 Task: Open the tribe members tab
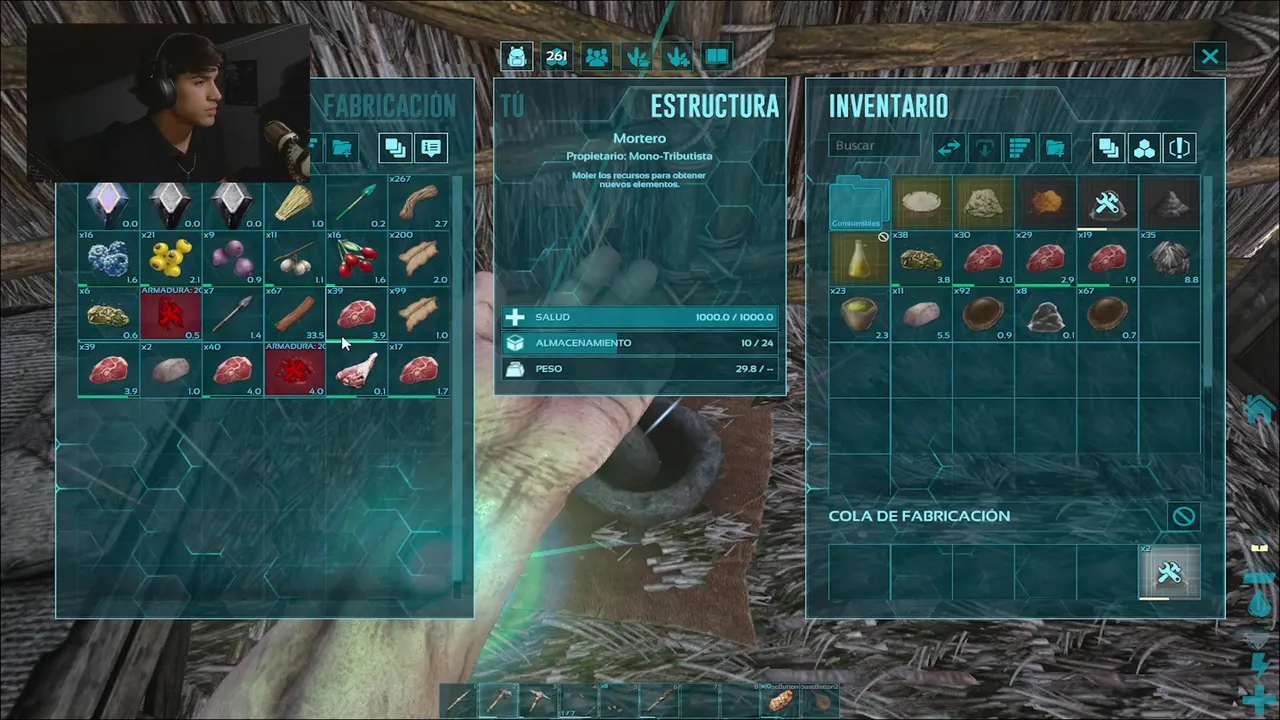click(x=597, y=56)
